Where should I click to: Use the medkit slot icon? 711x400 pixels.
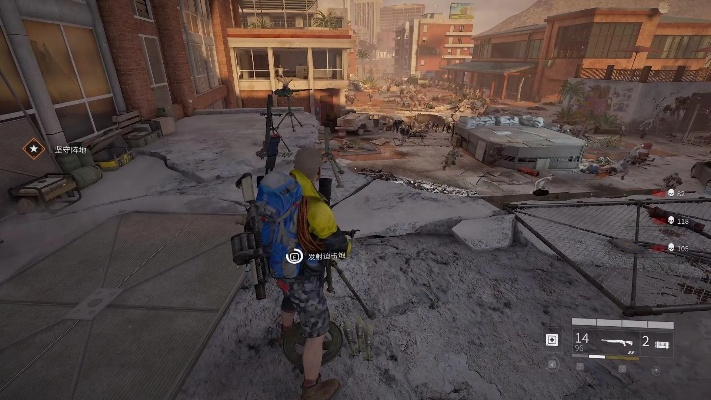point(552,340)
